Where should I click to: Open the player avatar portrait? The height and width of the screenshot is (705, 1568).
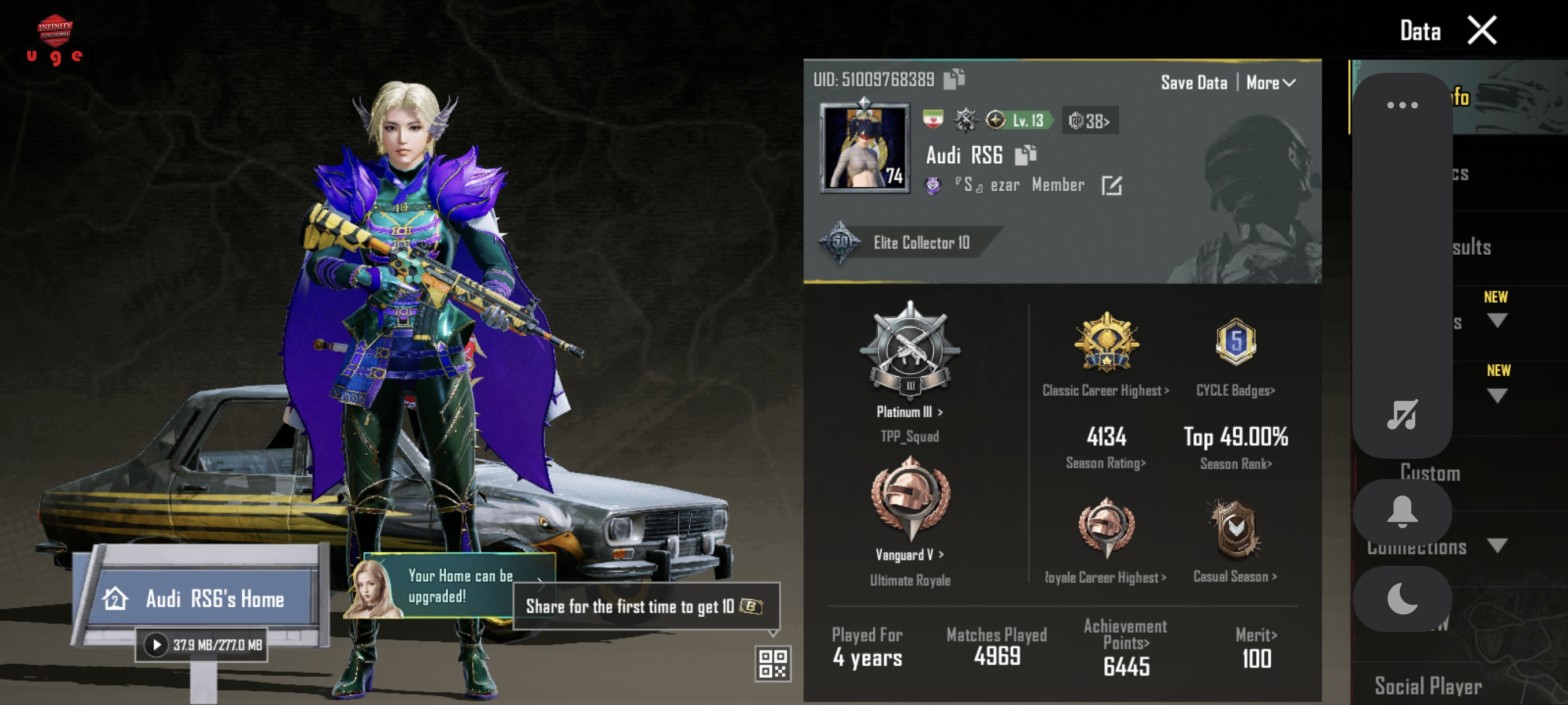864,148
